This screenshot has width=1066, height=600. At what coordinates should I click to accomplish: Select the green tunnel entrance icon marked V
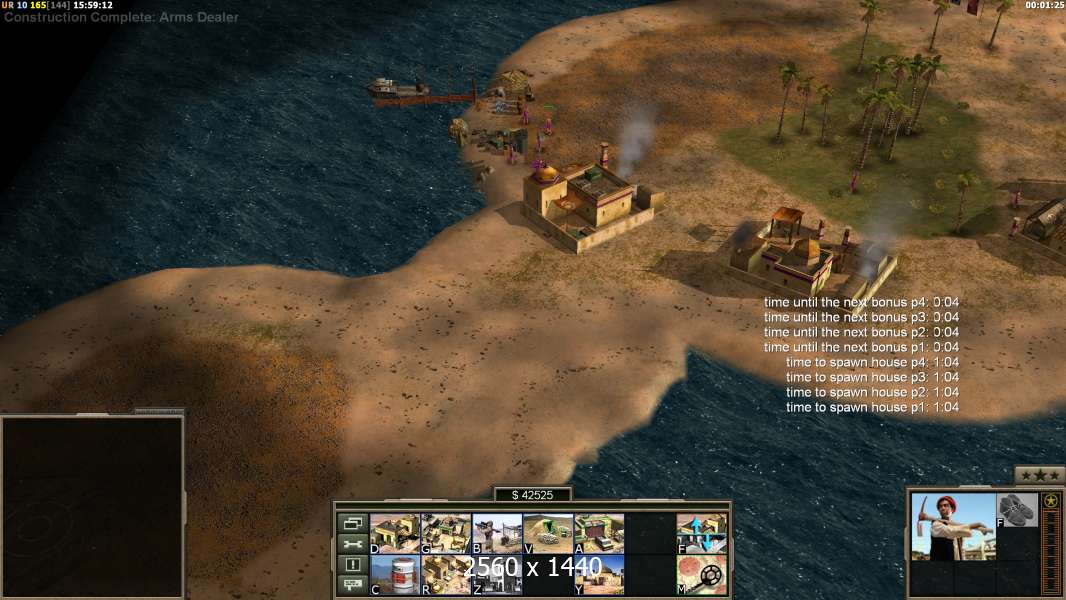point(548,533)
